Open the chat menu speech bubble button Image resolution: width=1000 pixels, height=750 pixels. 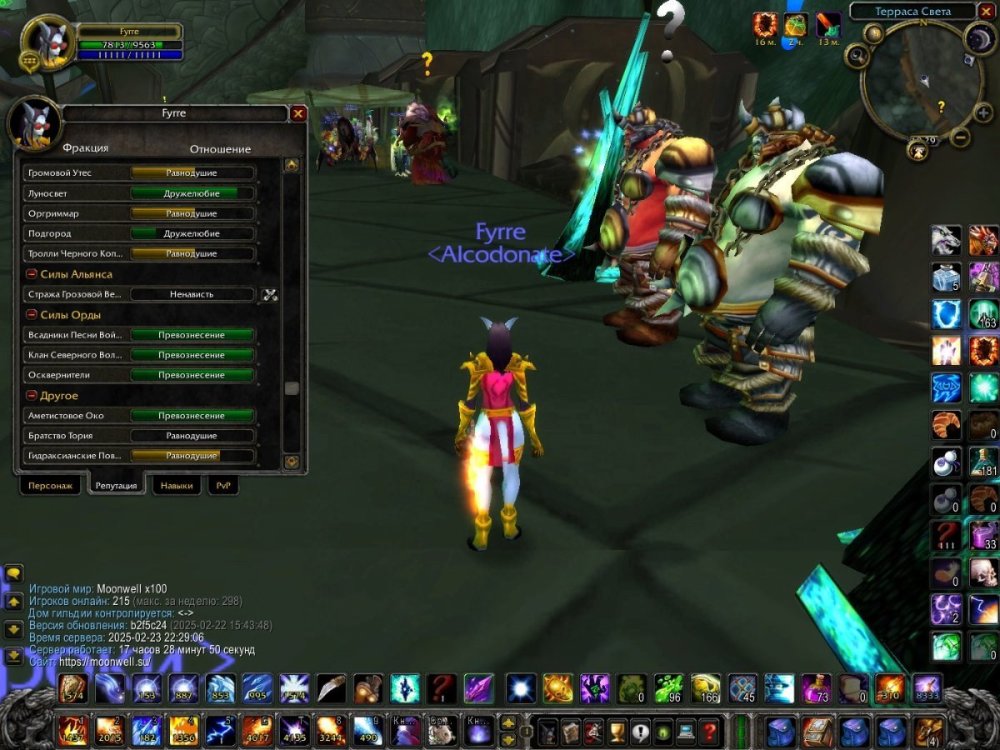click(x=14, y=574)
